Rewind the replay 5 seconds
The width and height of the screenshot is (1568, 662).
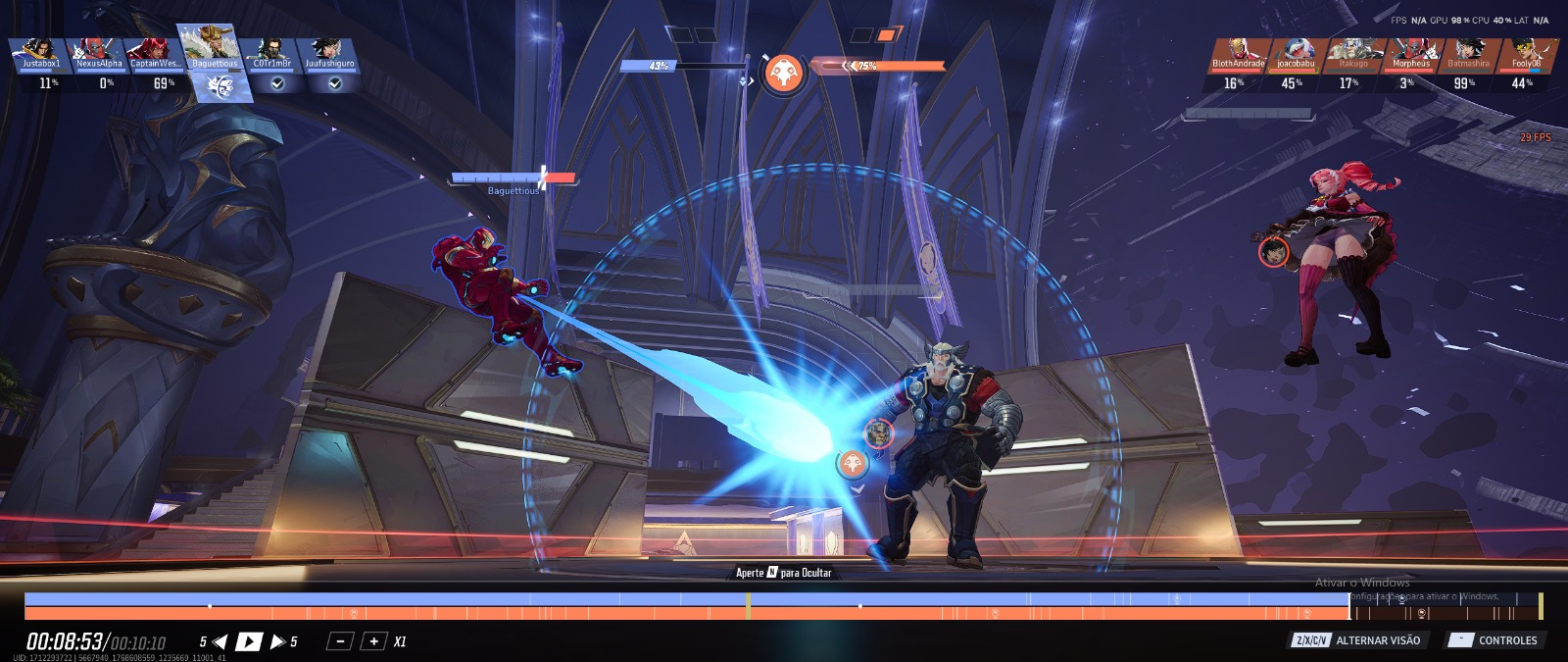220,641
